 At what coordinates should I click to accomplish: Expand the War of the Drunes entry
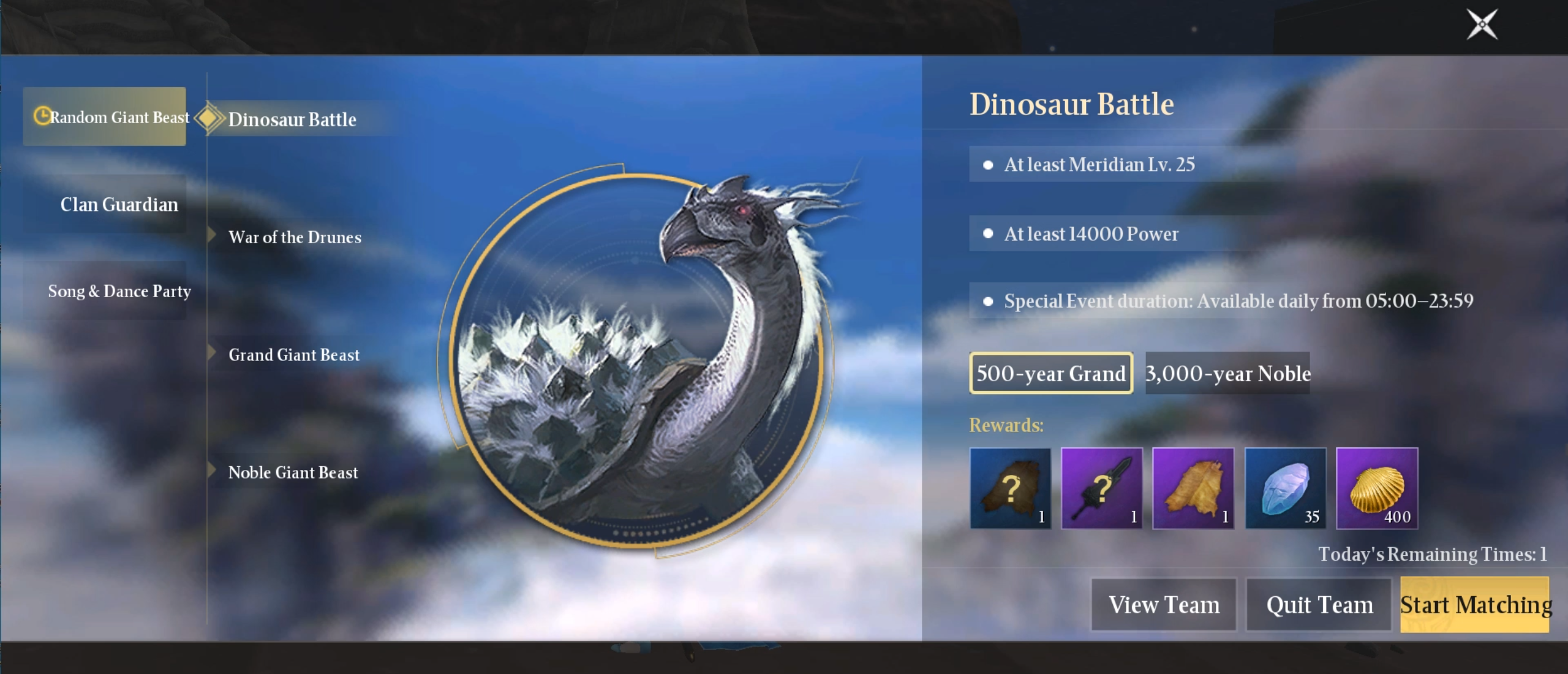pos(295,237)
